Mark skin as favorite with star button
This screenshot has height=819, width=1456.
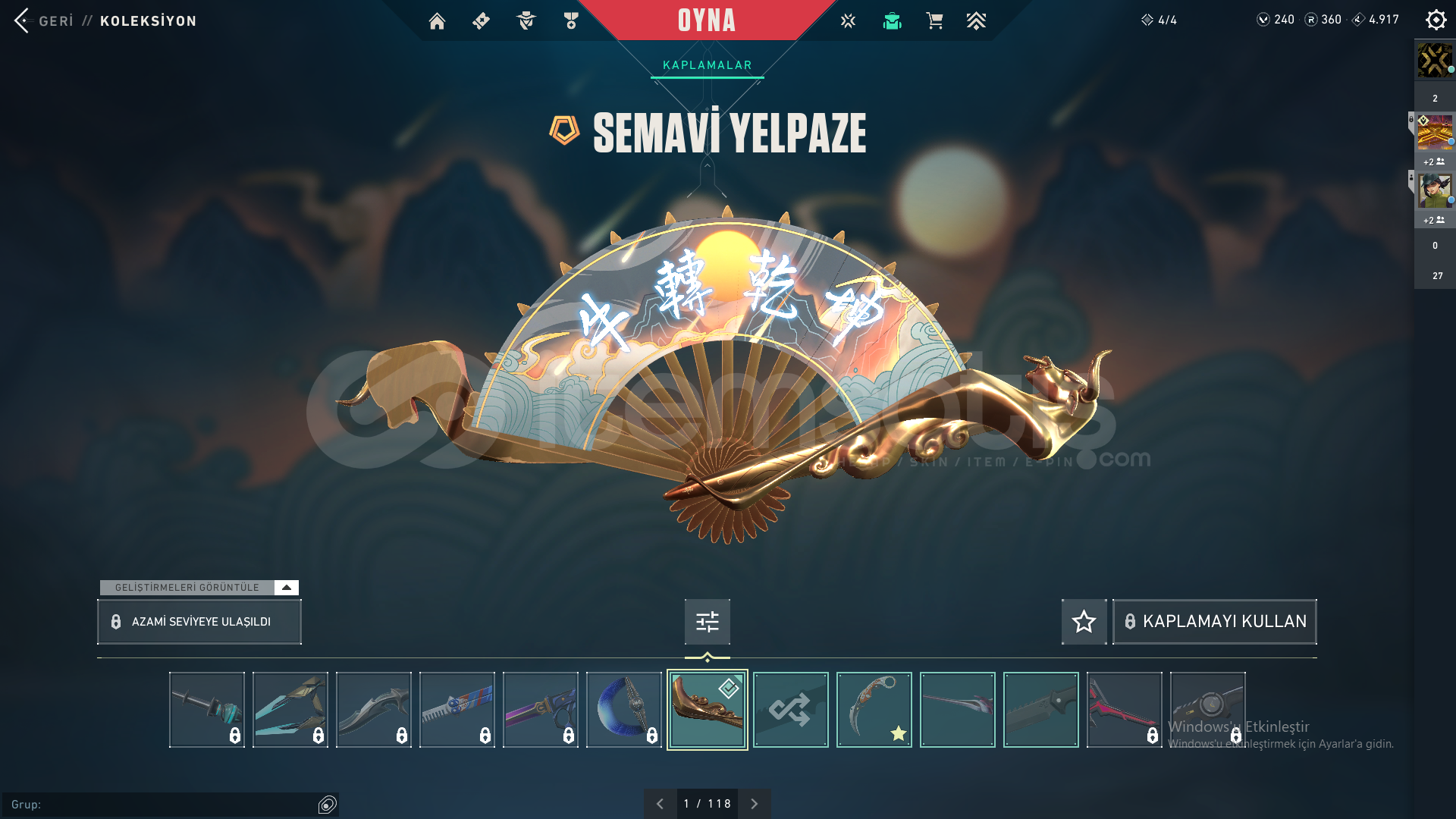coord(1084,622)
